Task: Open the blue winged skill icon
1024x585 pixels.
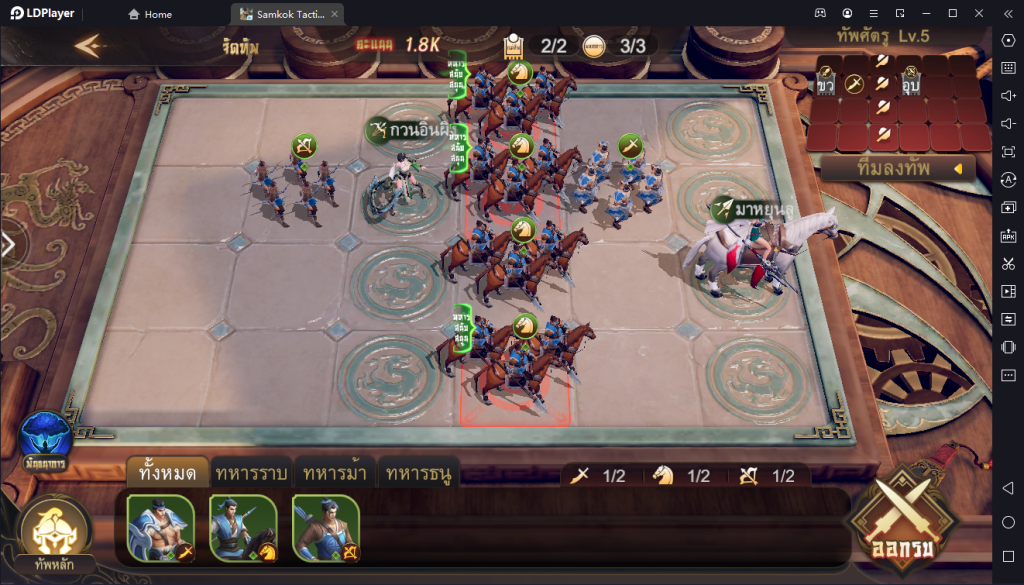Action: point(46,439)
